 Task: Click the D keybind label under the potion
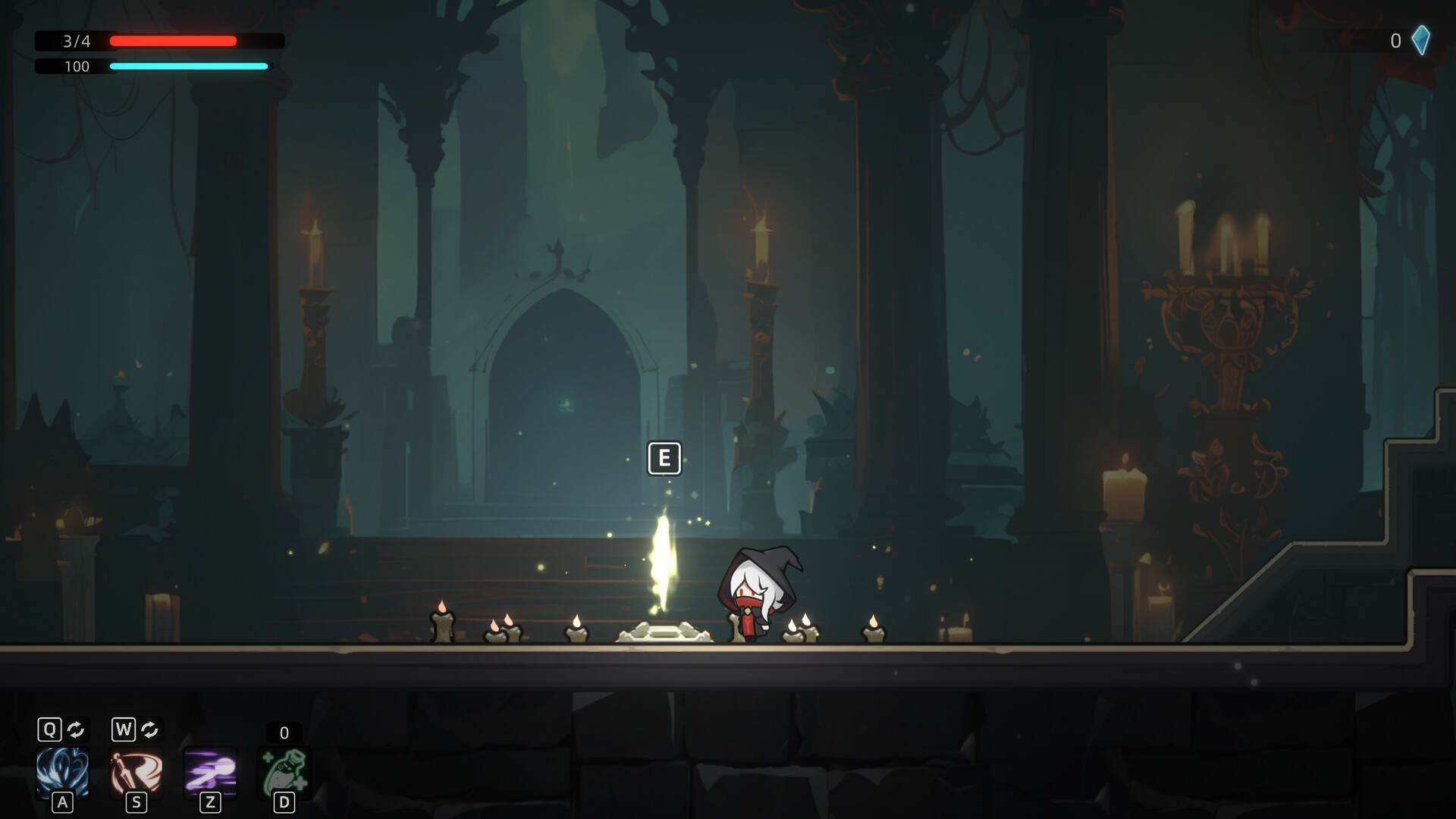click(x=284, y=800)
